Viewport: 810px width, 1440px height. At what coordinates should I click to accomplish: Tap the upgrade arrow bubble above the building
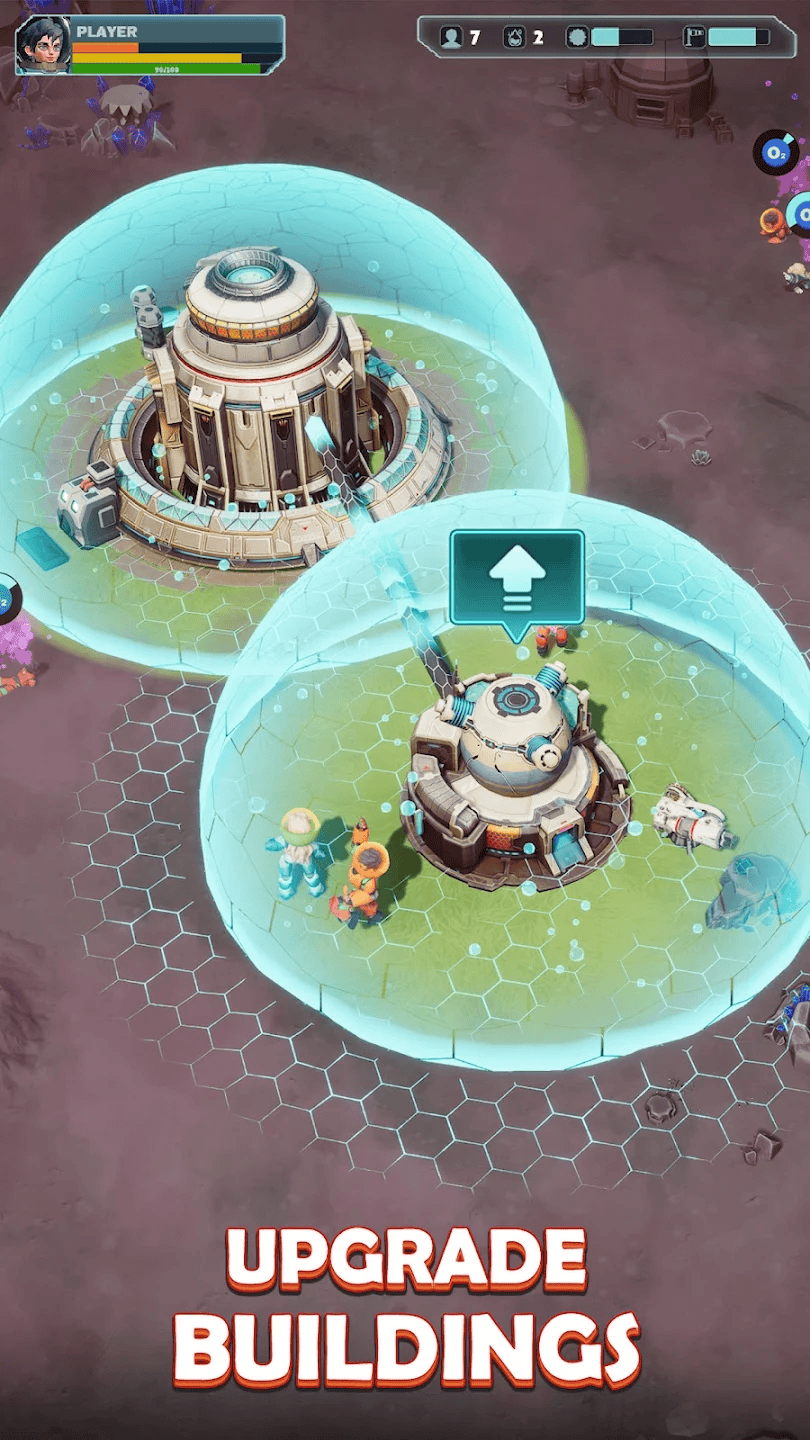pyautogui.click(x=516, y=581)
